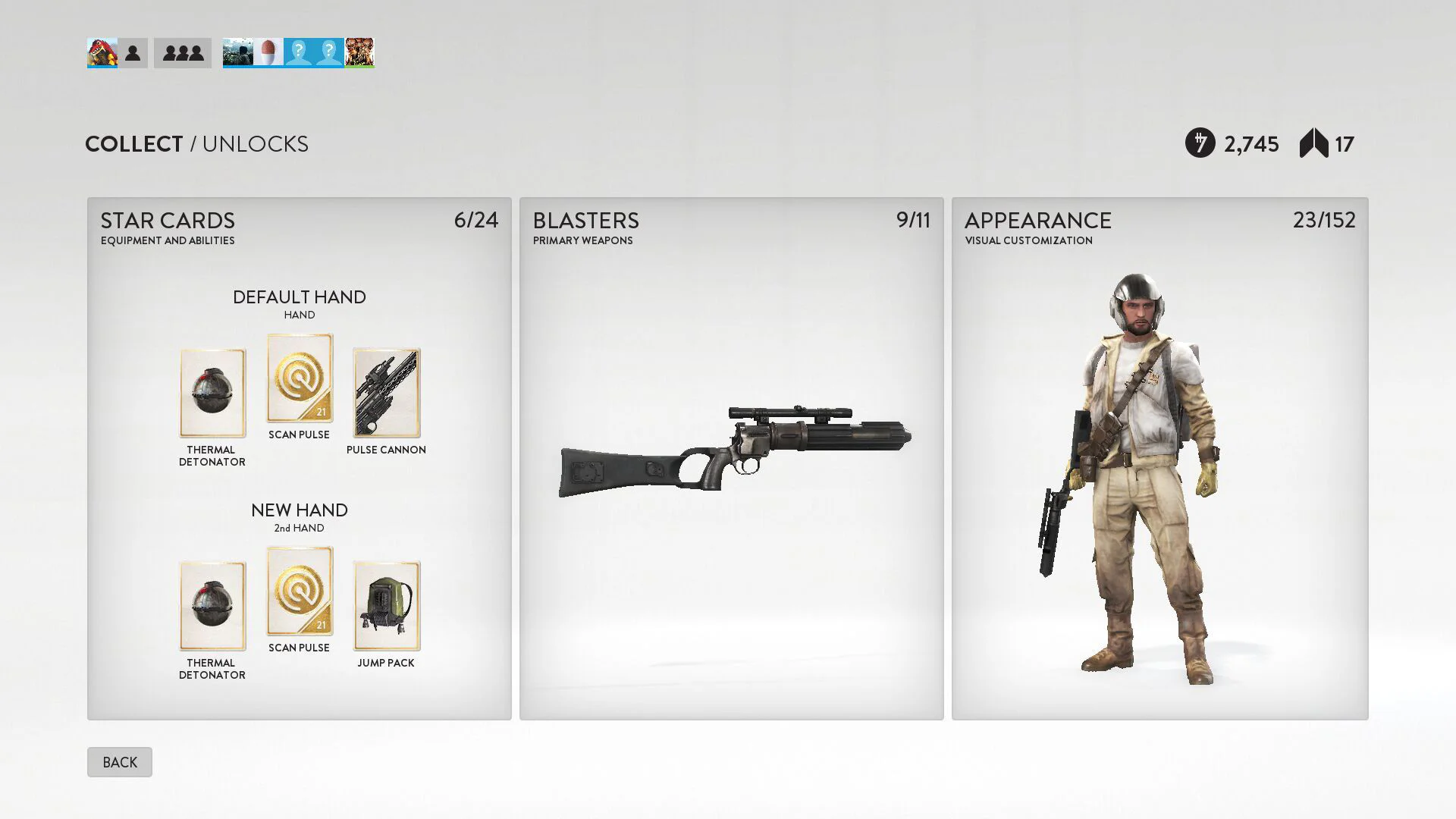Click the egg avatar in the friends row
This screenshot has height=819, width=1456.
pos(268,52)
